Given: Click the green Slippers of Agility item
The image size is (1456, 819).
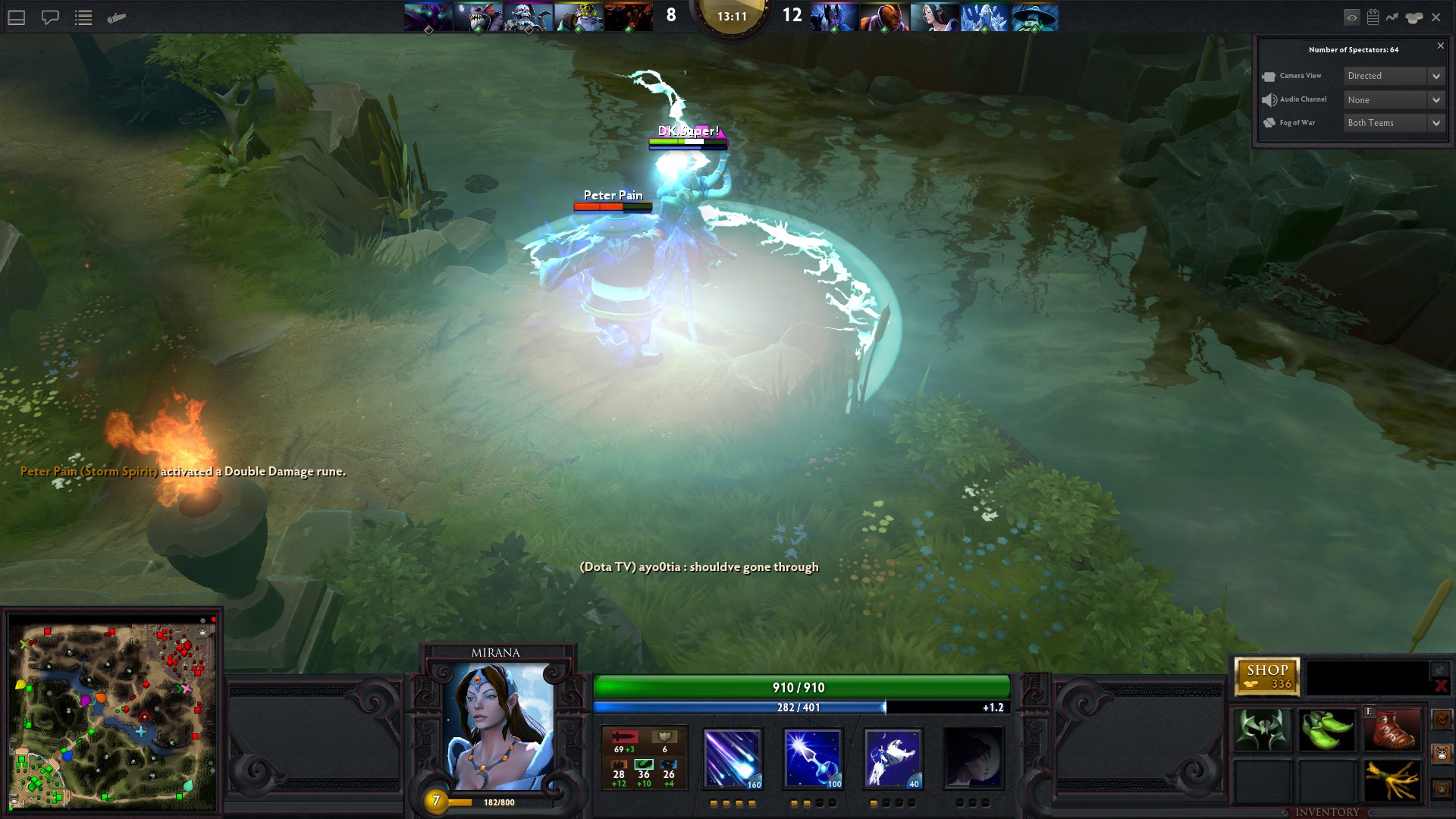Looking at the screenshot, I should (1326, 730).
